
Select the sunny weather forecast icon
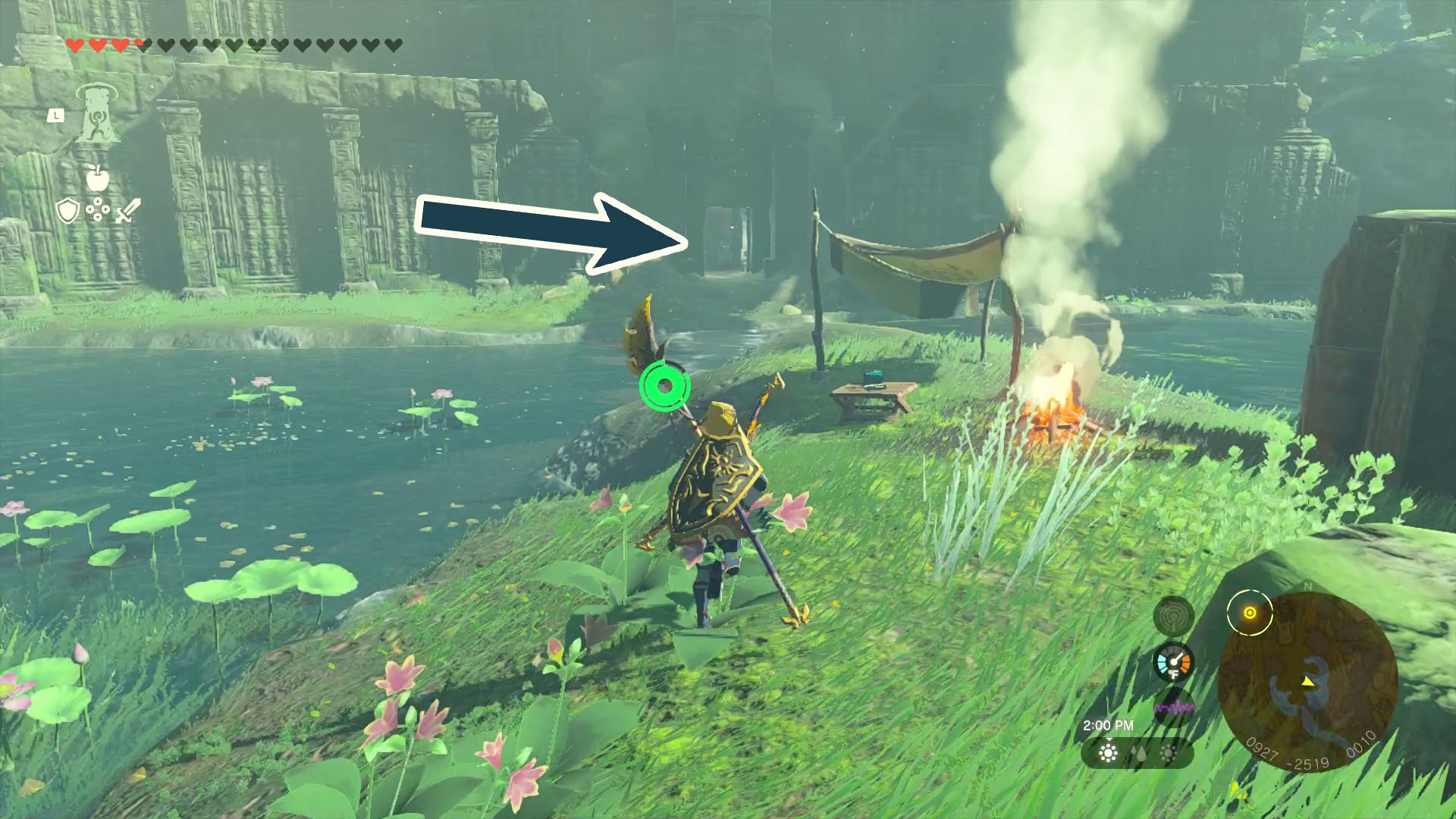pyautogui.click(x=1108, y=753)
